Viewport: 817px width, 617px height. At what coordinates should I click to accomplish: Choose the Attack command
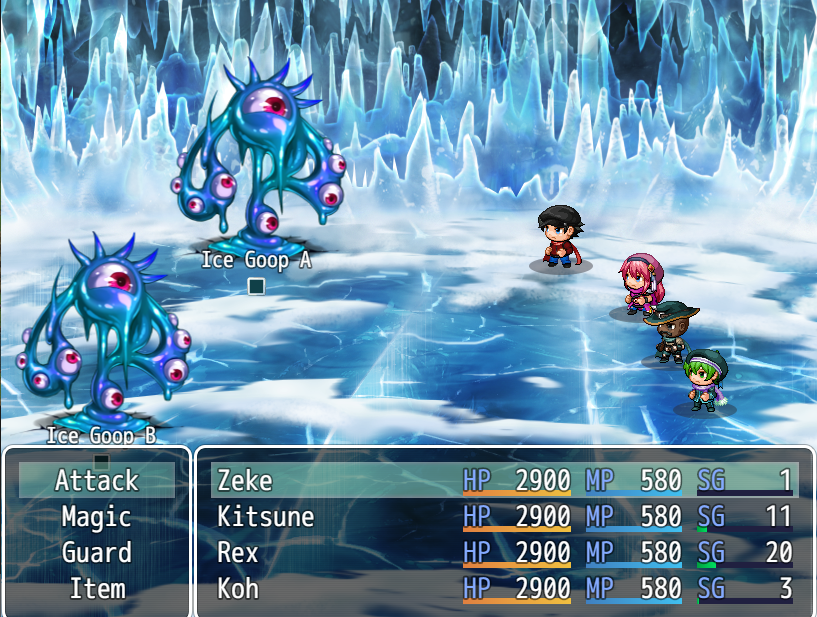tap(97, 481)
